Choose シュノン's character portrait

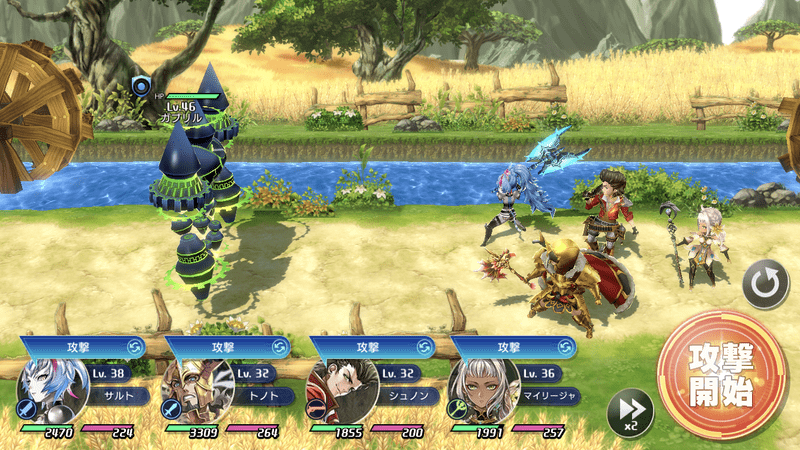point(335,391)
